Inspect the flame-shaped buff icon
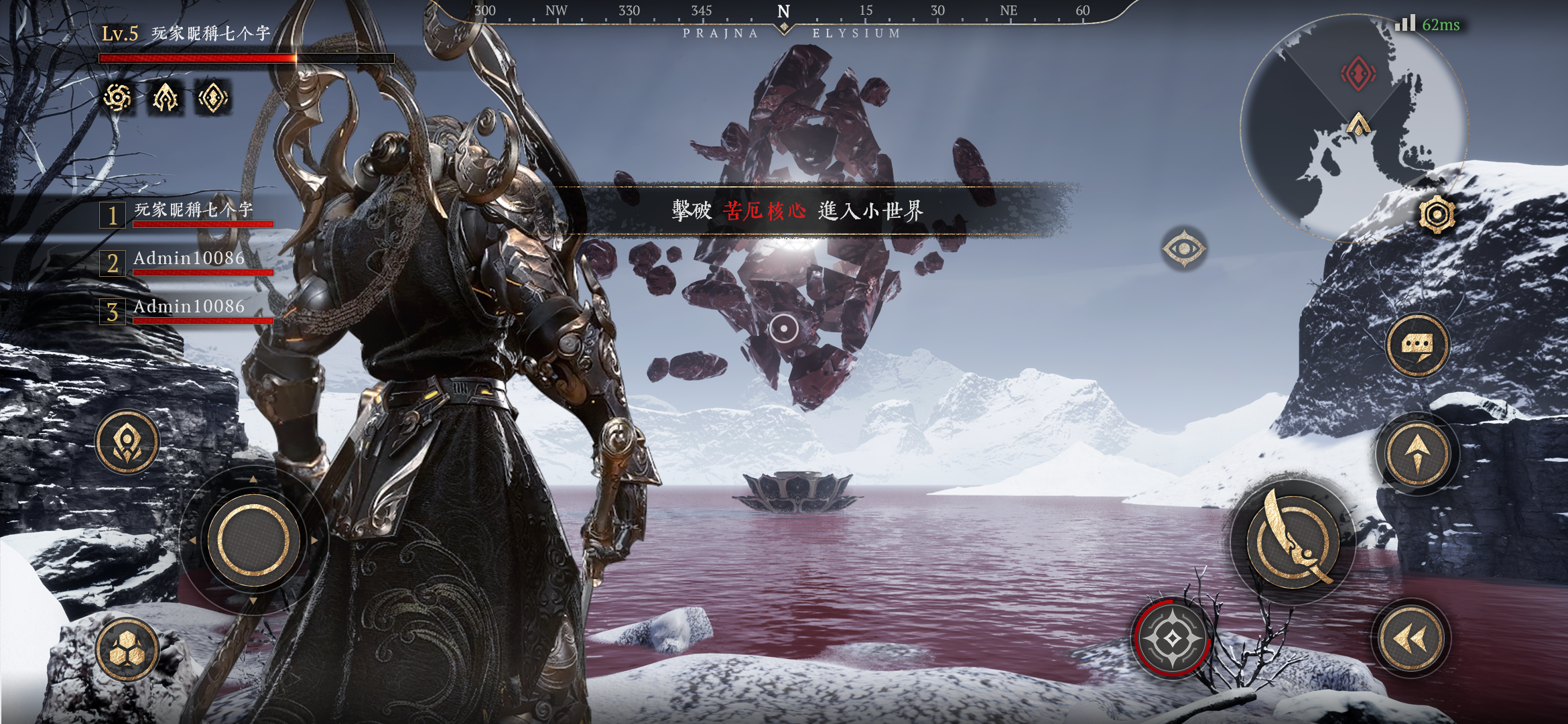 click(x=165, y=98)
